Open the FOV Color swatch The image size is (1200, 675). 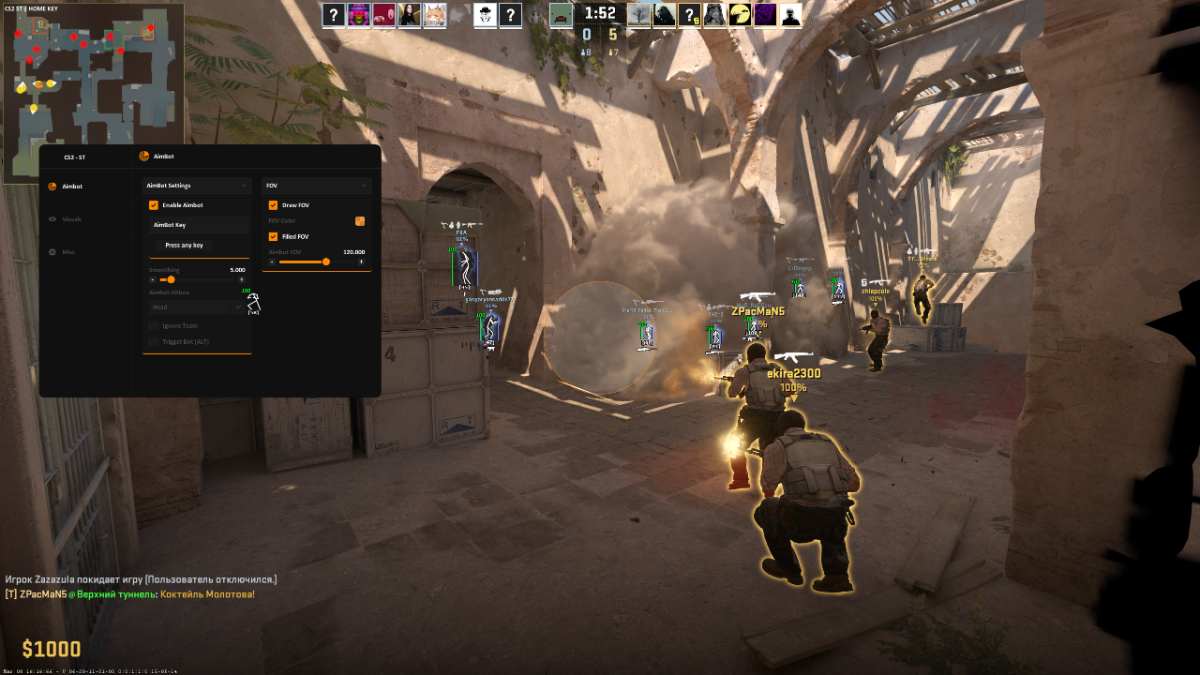pos(360,221)
